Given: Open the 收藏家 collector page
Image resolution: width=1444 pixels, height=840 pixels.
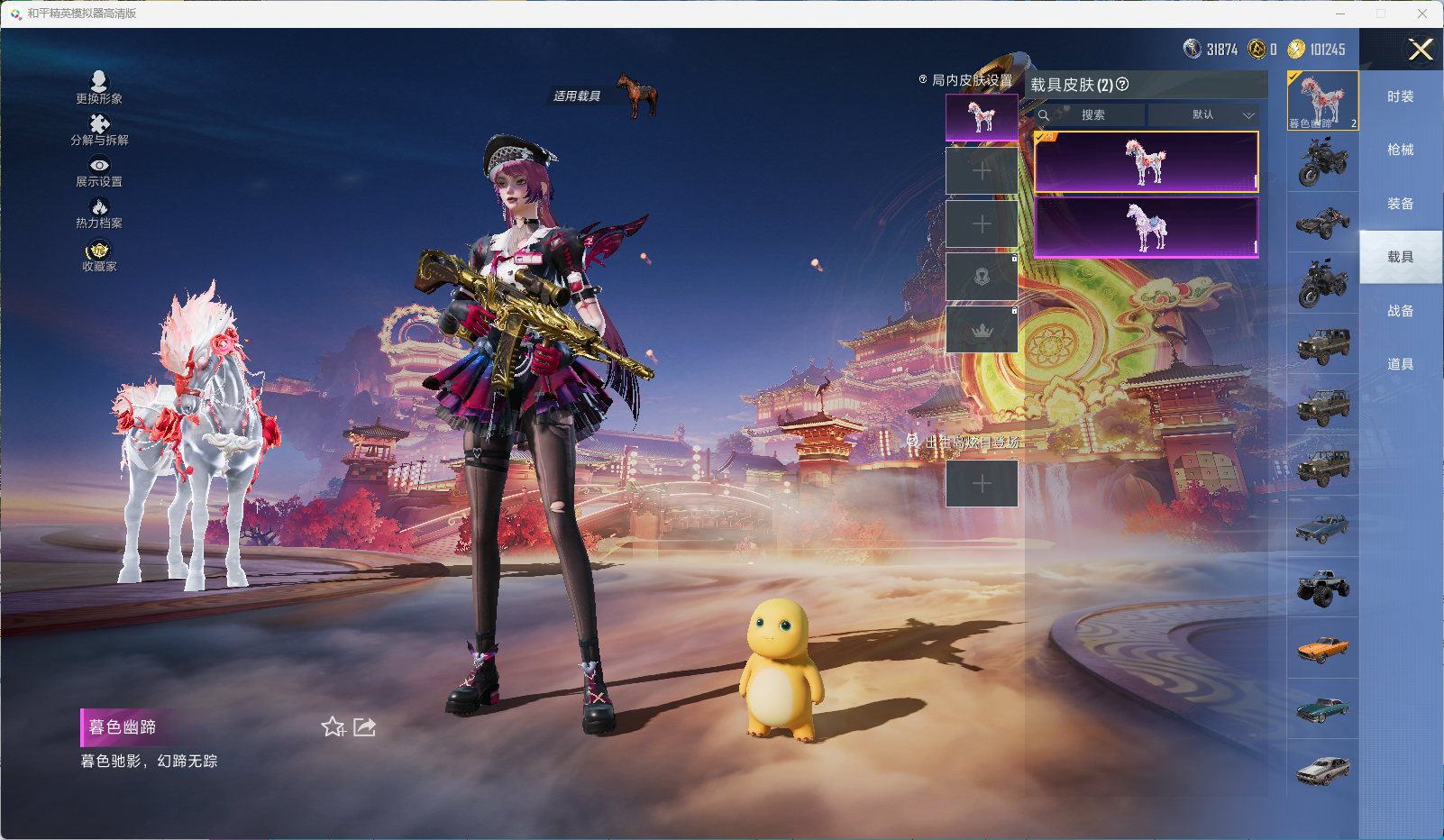Looking at the screenshot, I should (99, 256).
